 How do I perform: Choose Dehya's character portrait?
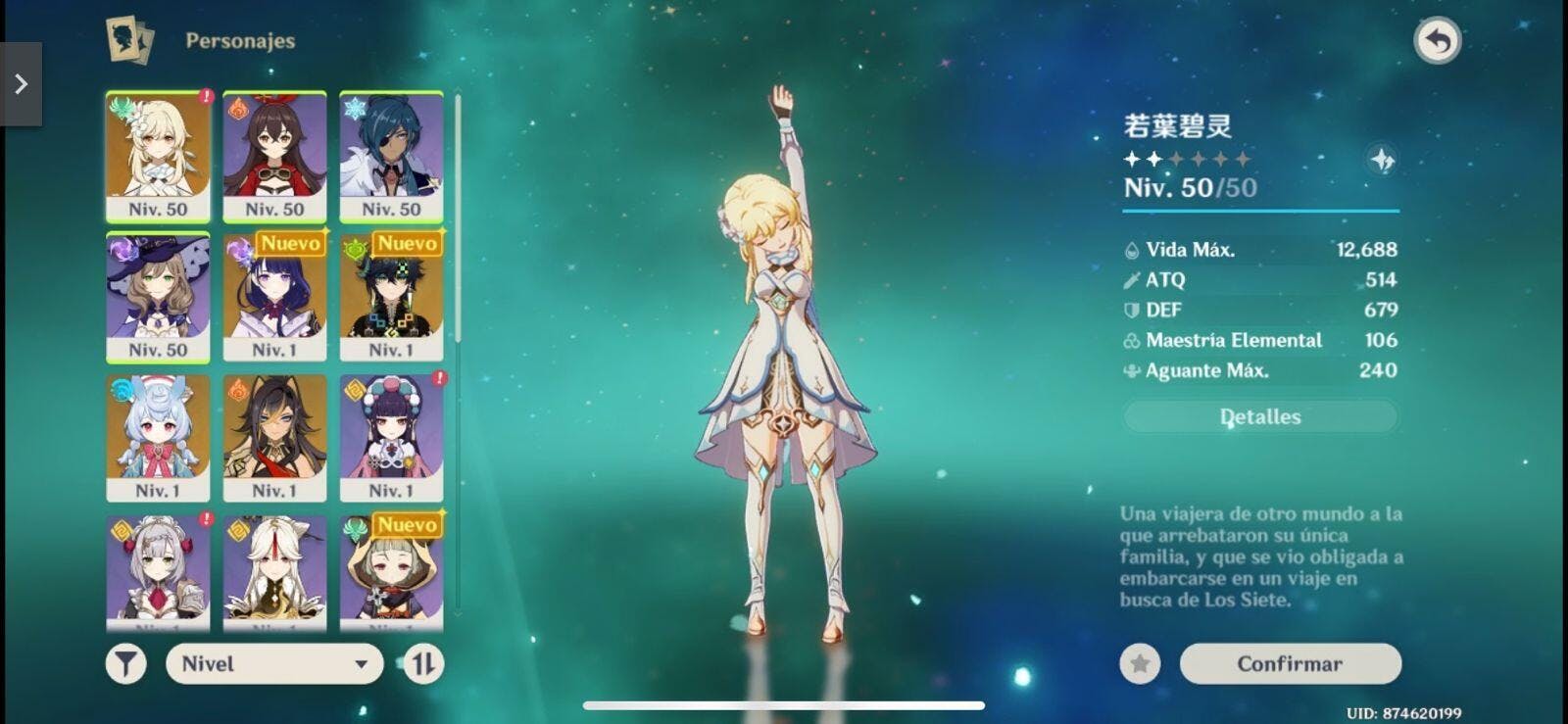click(274, 438)
